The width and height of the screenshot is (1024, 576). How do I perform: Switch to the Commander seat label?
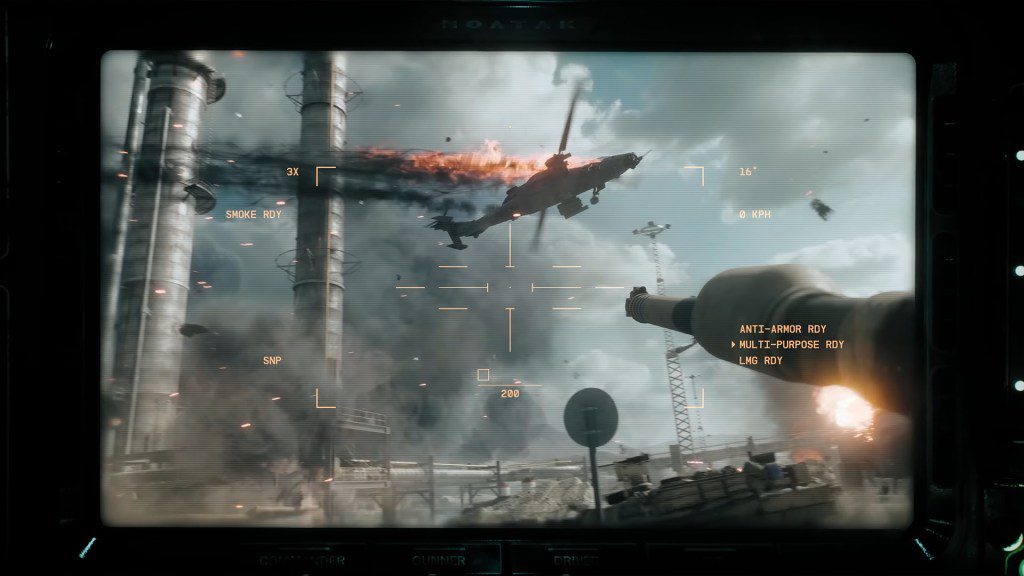pos(303,562)
